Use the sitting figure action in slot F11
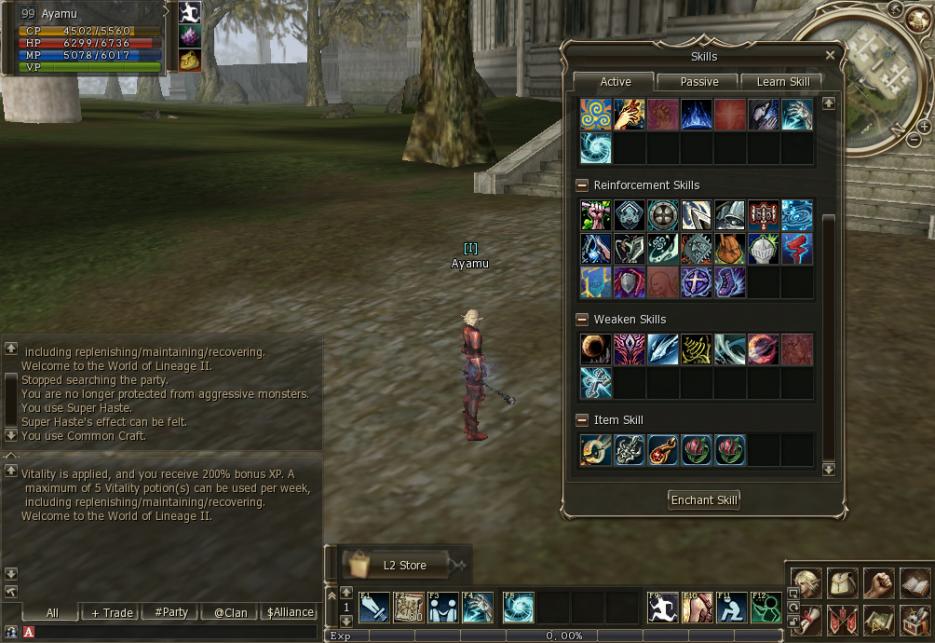The width and height of the screenshot is (935, 643). tap(730, 607)
